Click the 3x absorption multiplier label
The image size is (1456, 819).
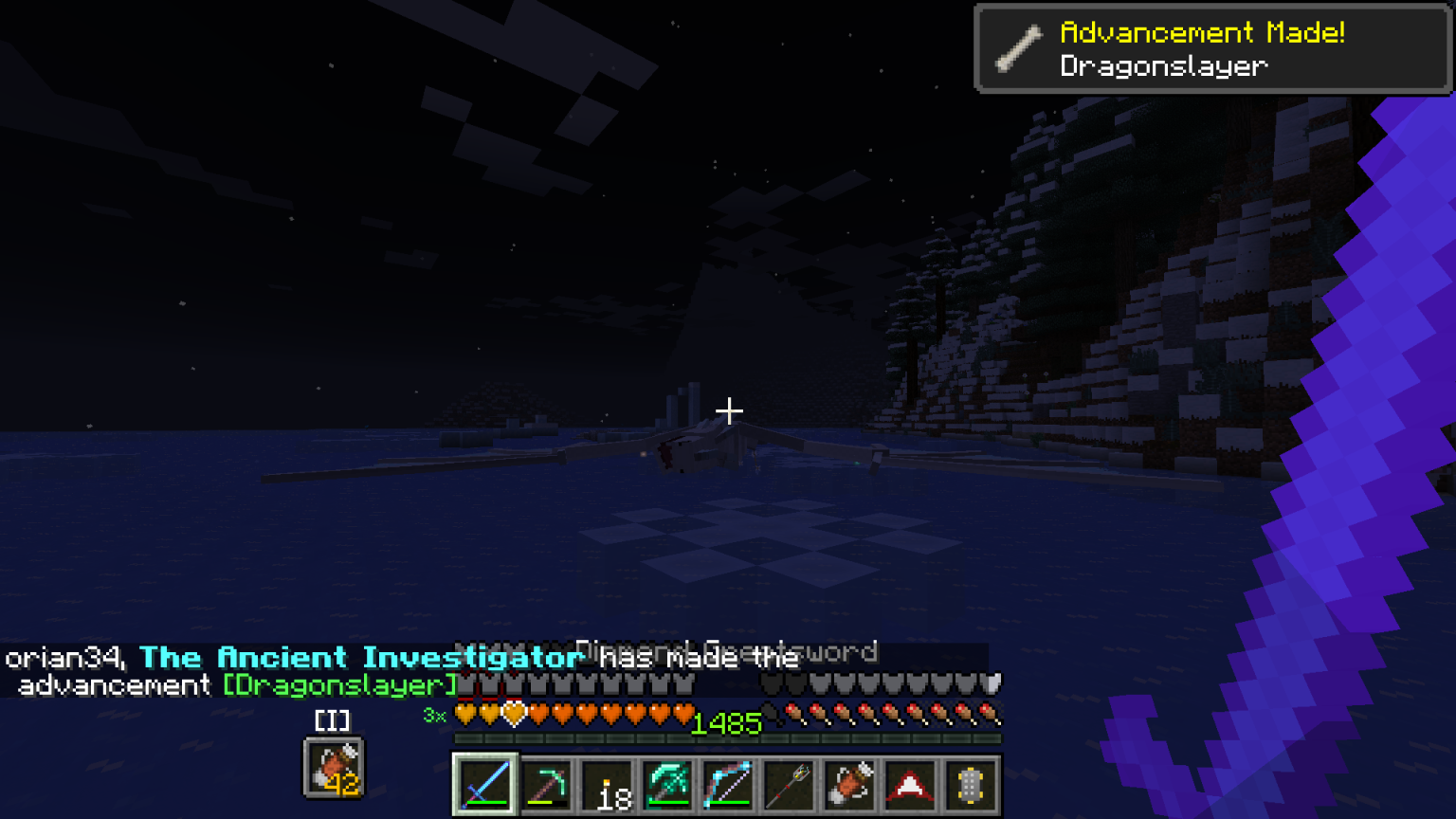(435, 719)
